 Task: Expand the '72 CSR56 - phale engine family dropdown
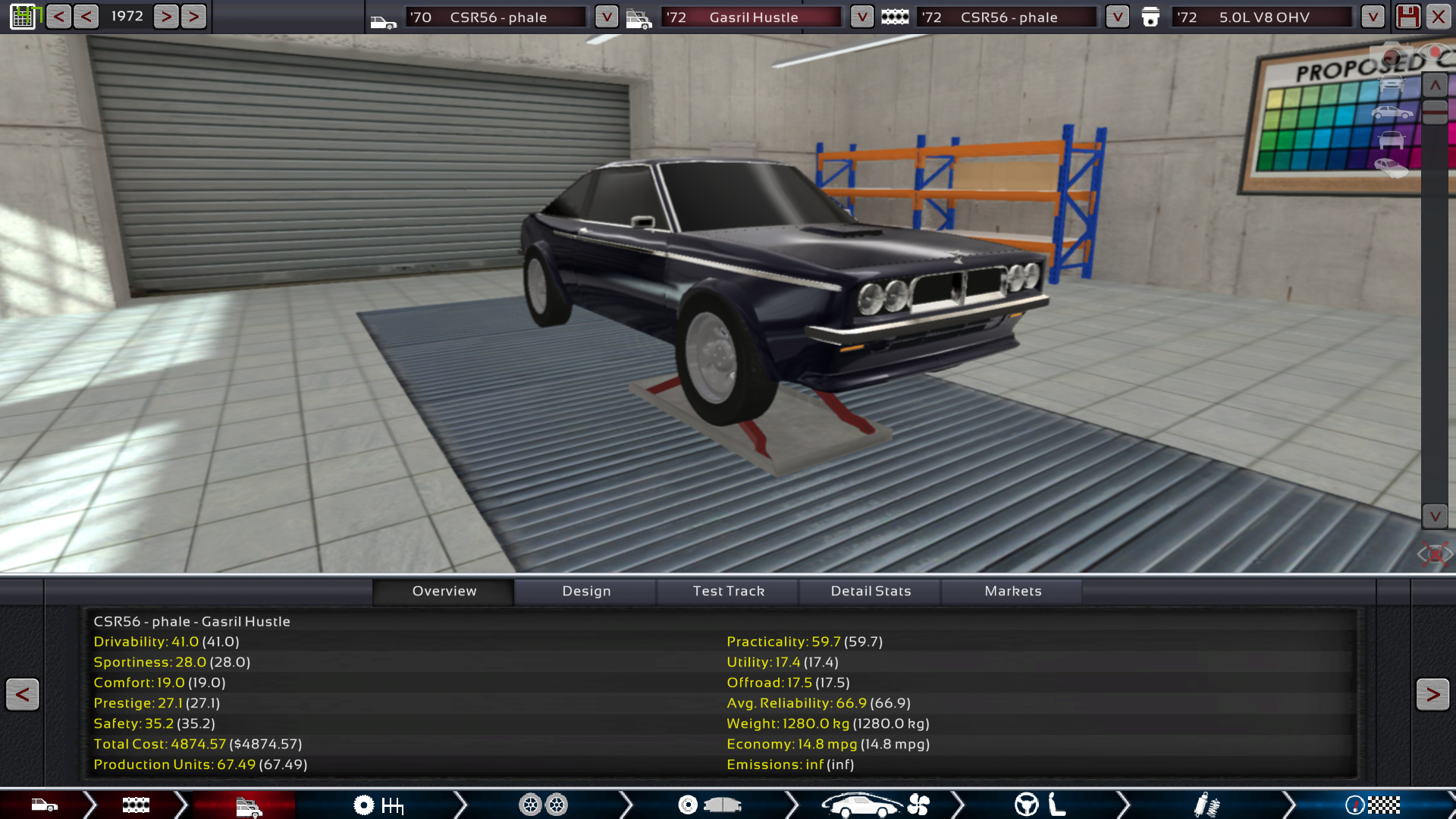[x=1117, y=17]
